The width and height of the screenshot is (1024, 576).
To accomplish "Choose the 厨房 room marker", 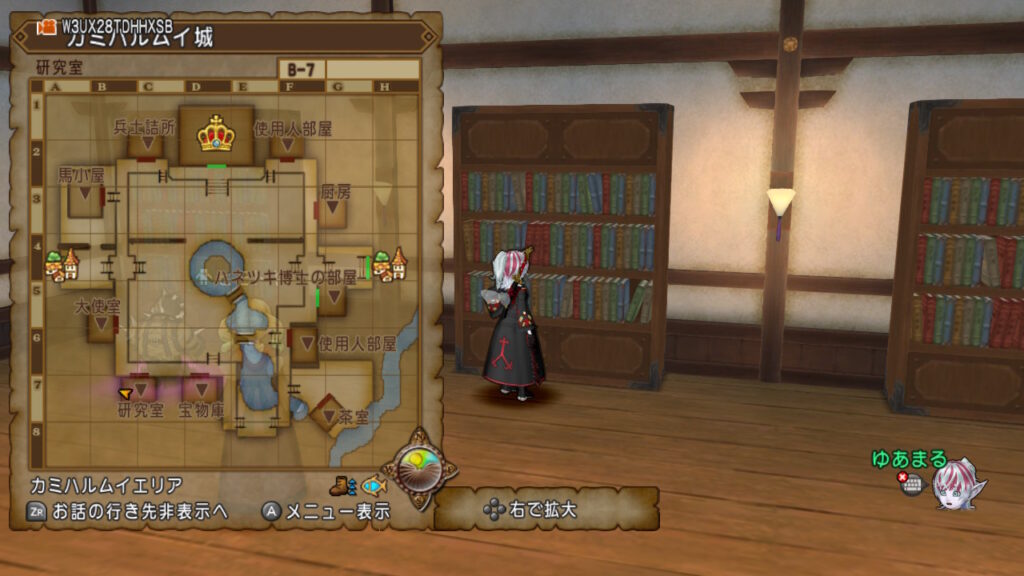I will coord(331,209).
